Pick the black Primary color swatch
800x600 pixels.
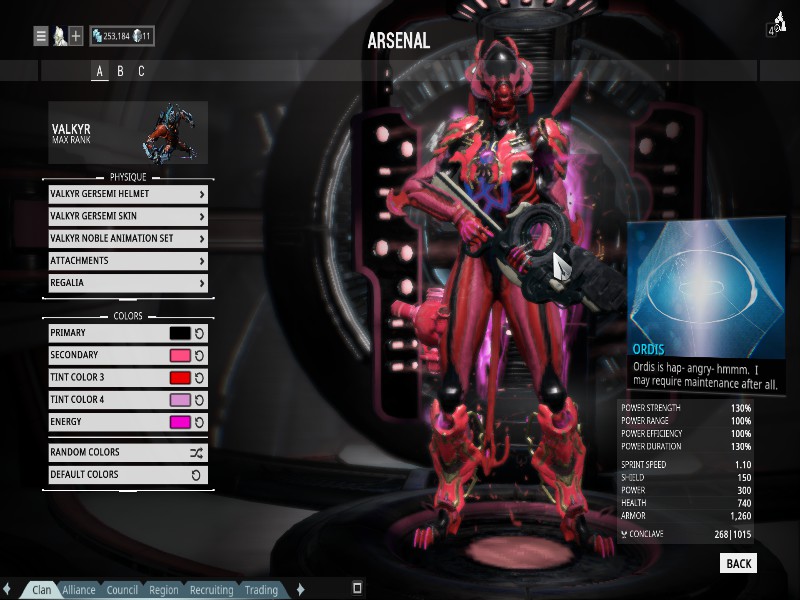(x=180, y=333)
